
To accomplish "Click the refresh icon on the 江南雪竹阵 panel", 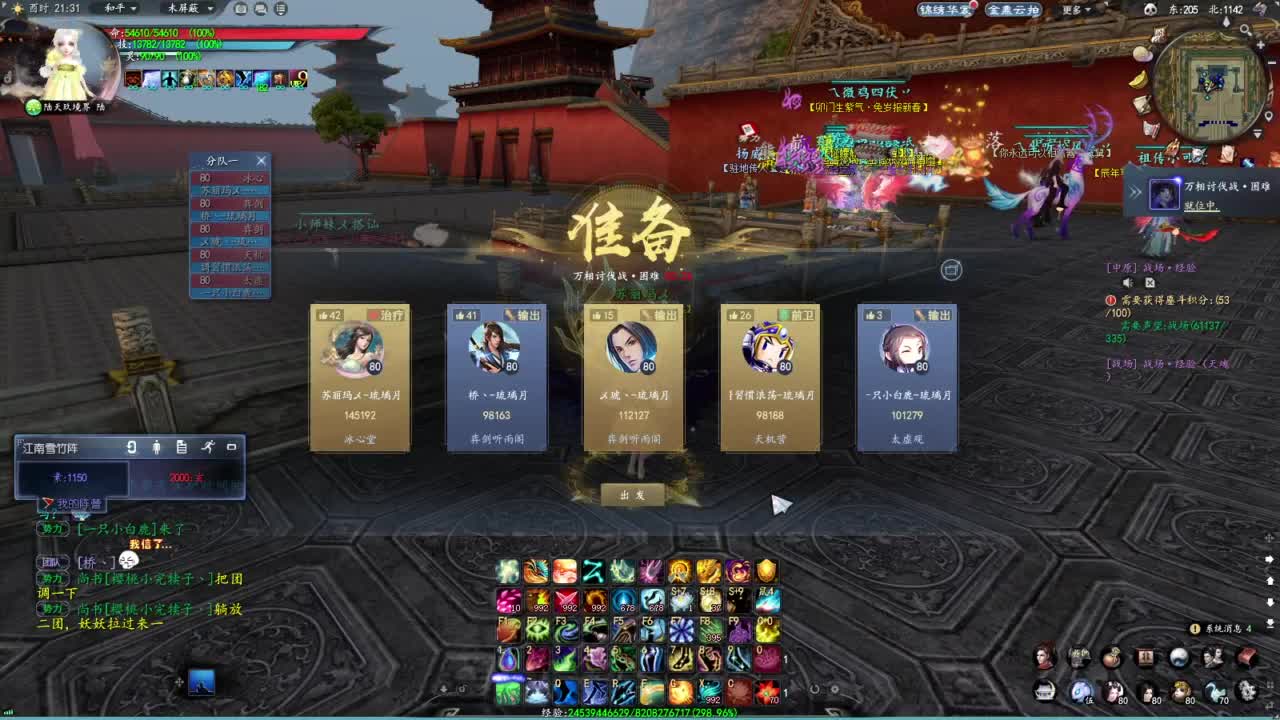I will point(132,448).
